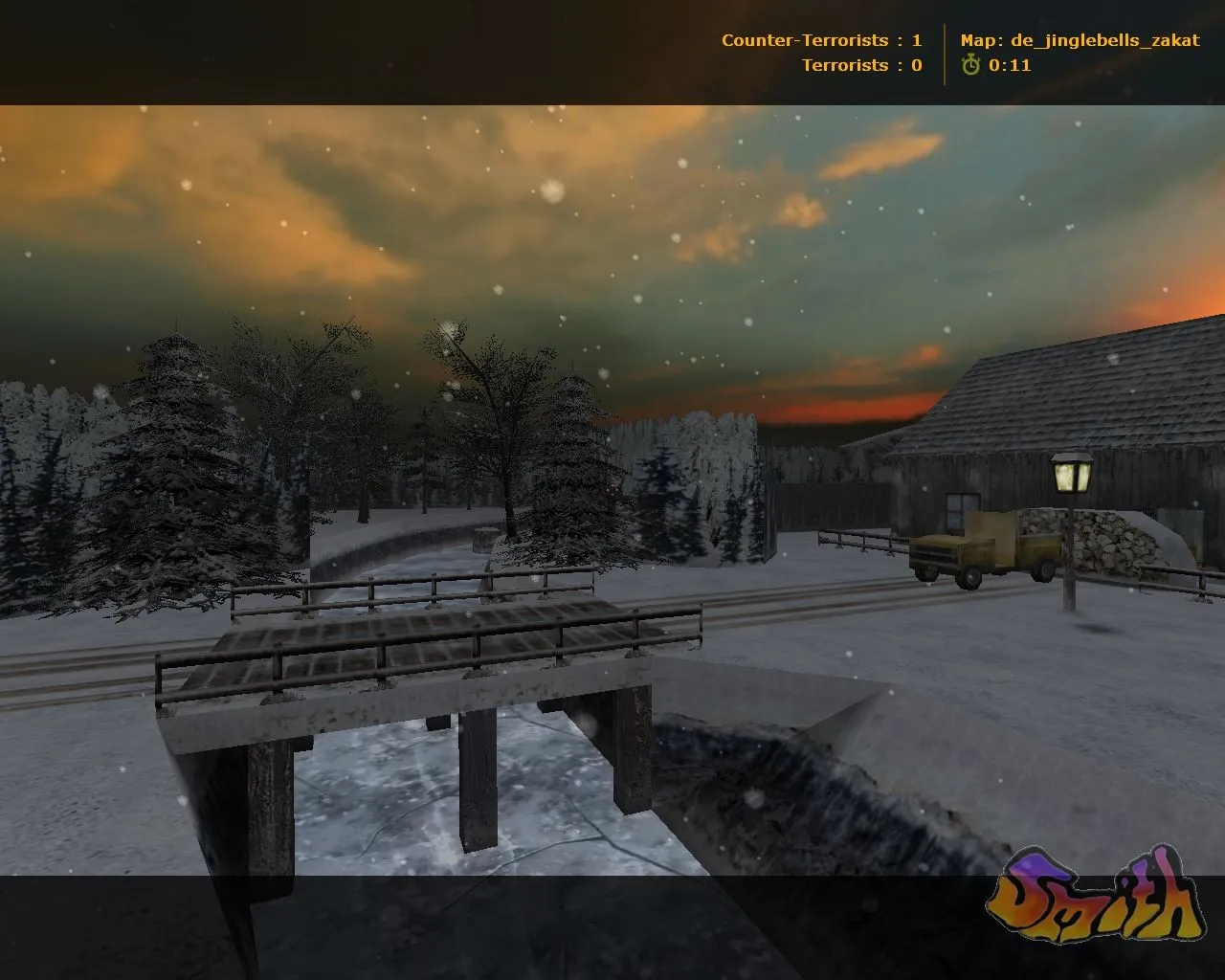Click the top HUD scoreboard bar
The image size is (1225, 980).
(612, 48)
